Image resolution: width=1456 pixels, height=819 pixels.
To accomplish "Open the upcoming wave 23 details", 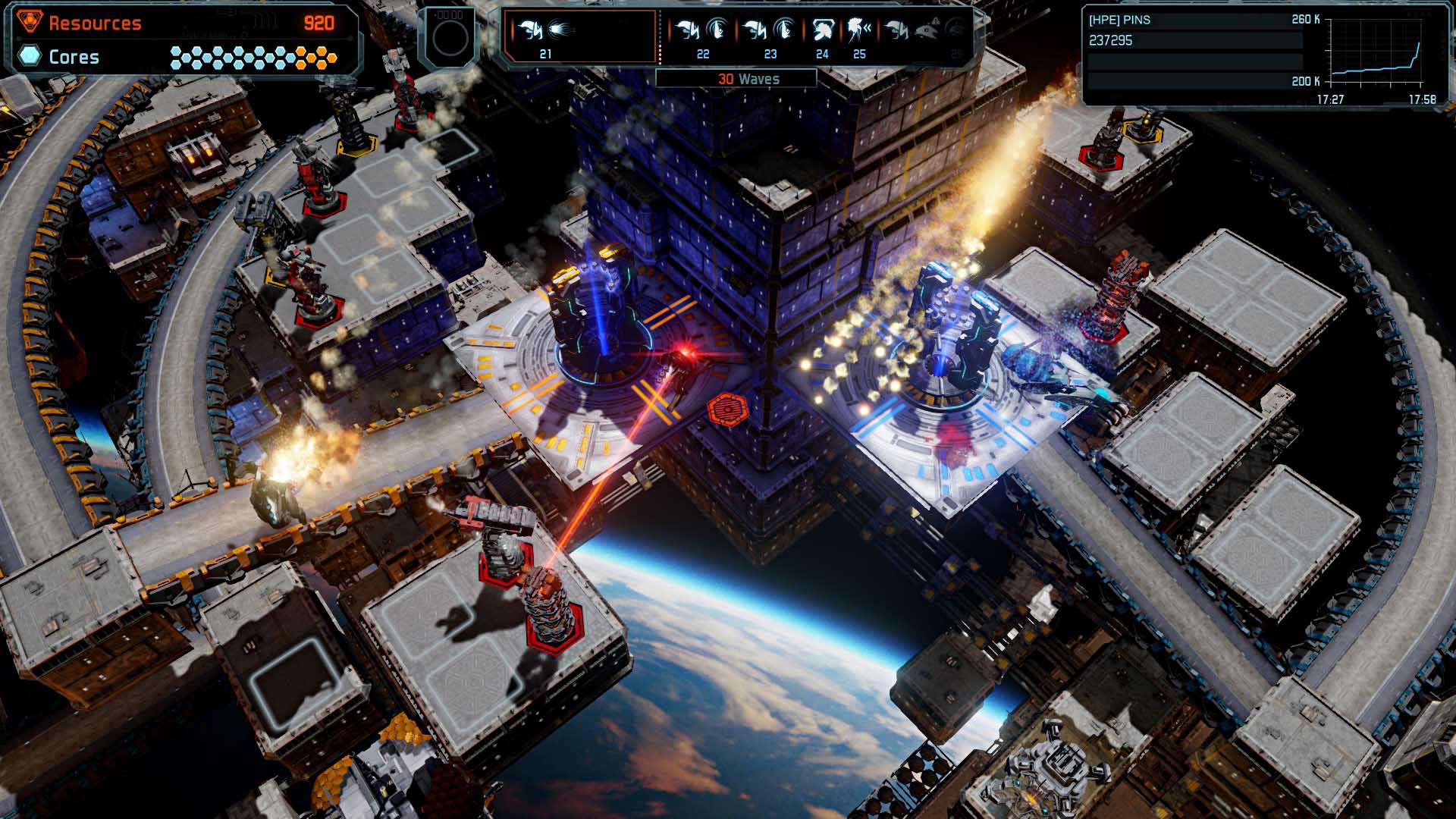I will coord(770,38).
